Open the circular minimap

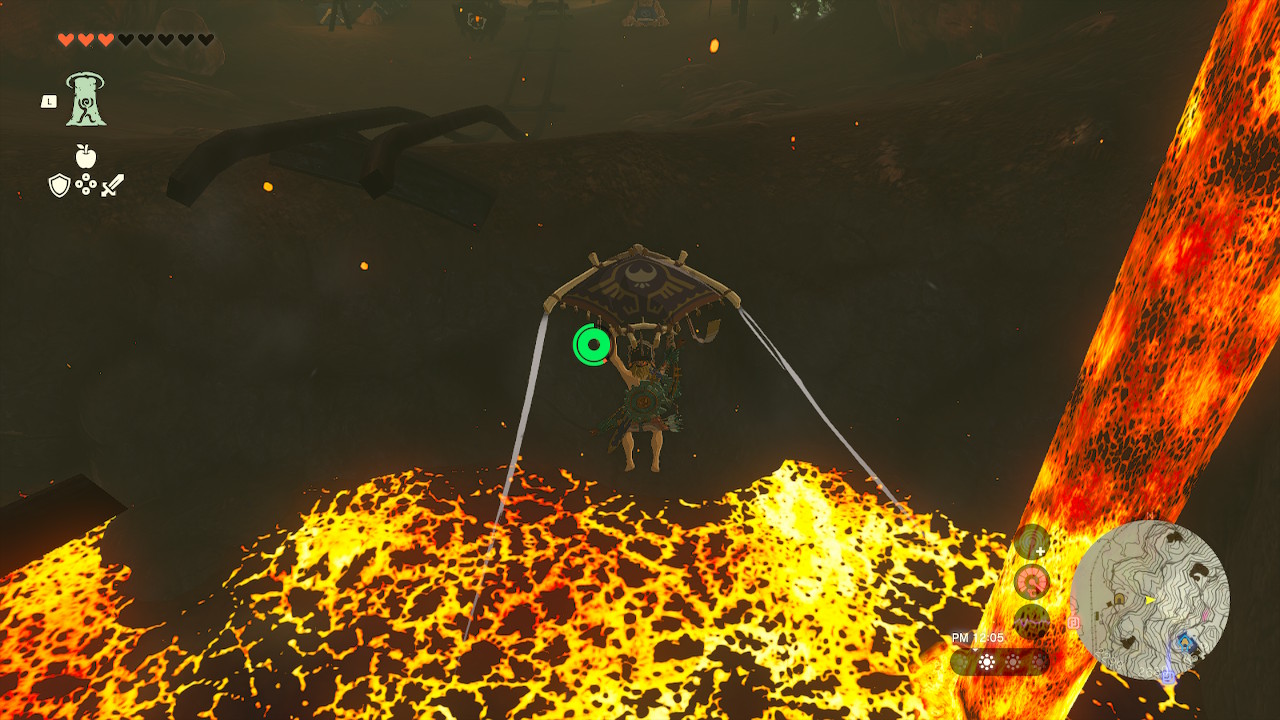pyautogui.click(x=1150, y=600)
